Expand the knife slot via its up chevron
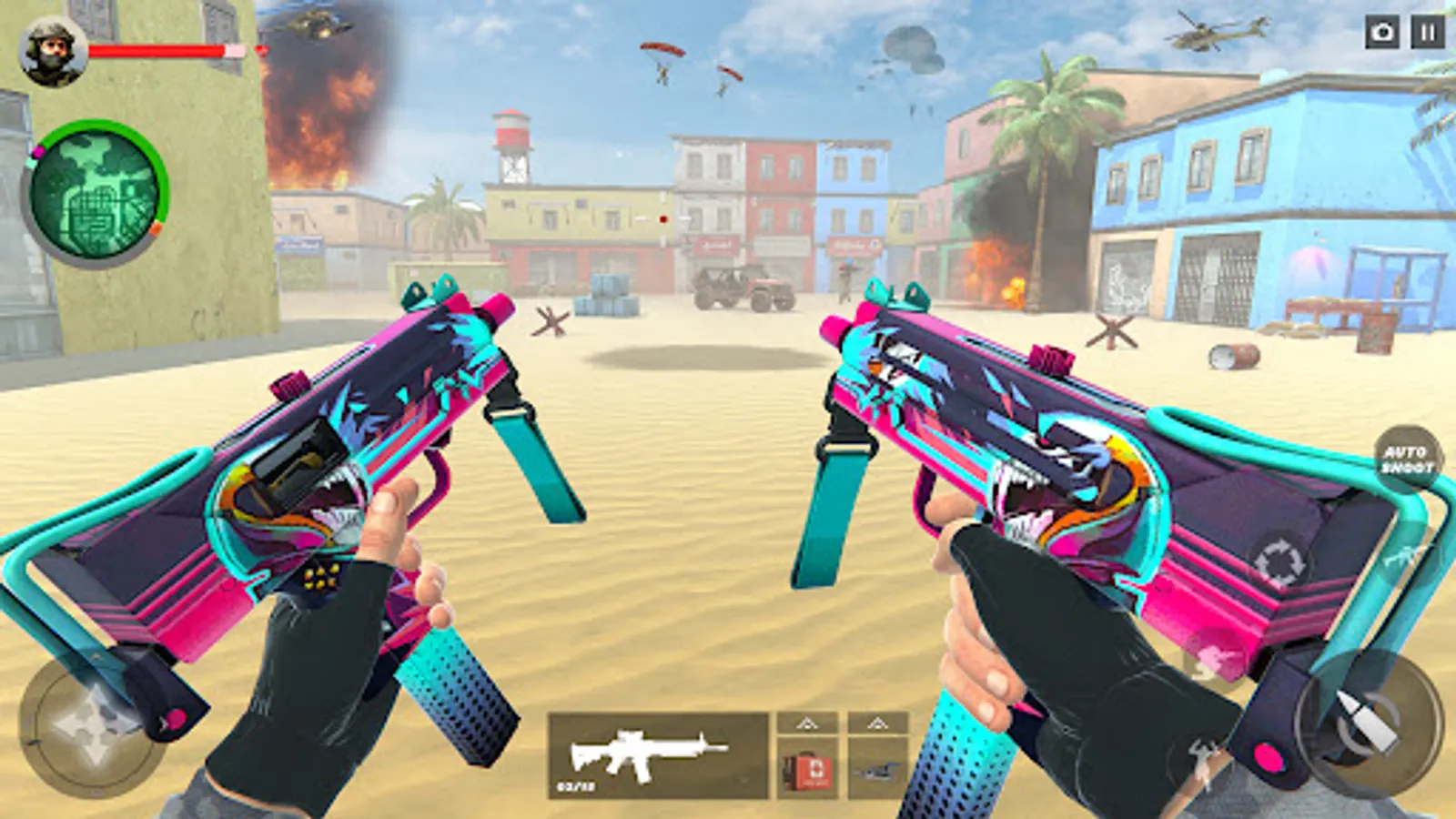 pyautogui.click(x=878, y=722)
